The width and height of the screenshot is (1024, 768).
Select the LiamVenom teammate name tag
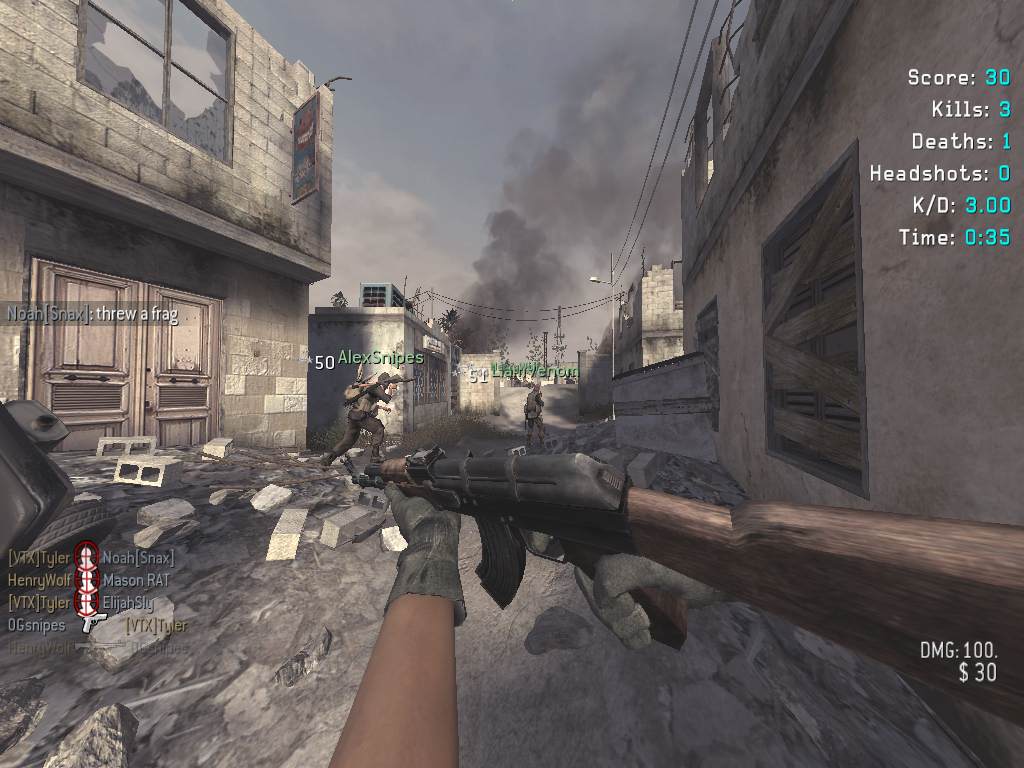pos(535,371)
